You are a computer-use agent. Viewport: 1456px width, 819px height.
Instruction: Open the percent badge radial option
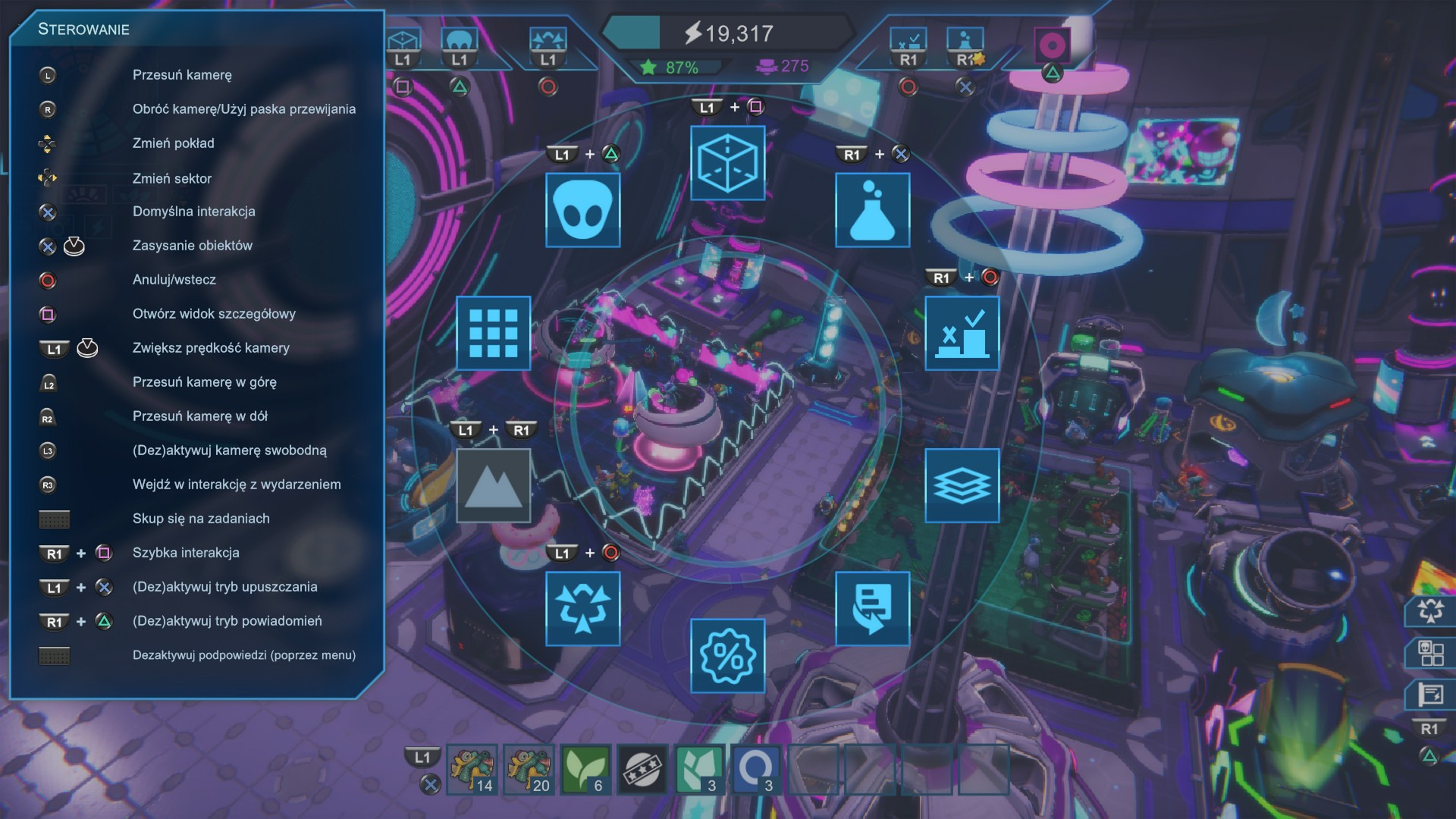coord(727,656)
